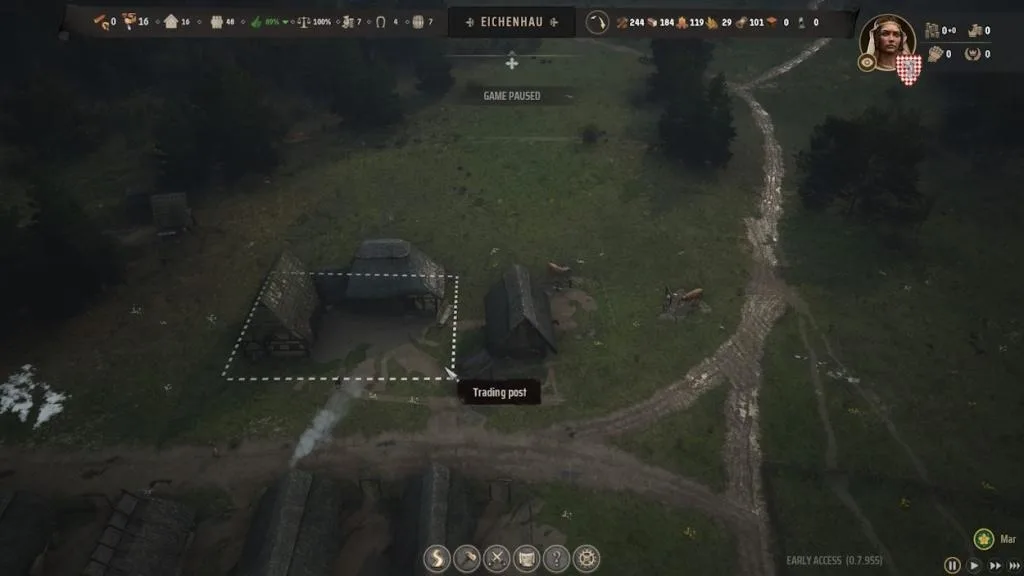1024x576 pixels.
Task: Click the red checkered coat of arms shield
Action: pos(908,68)
